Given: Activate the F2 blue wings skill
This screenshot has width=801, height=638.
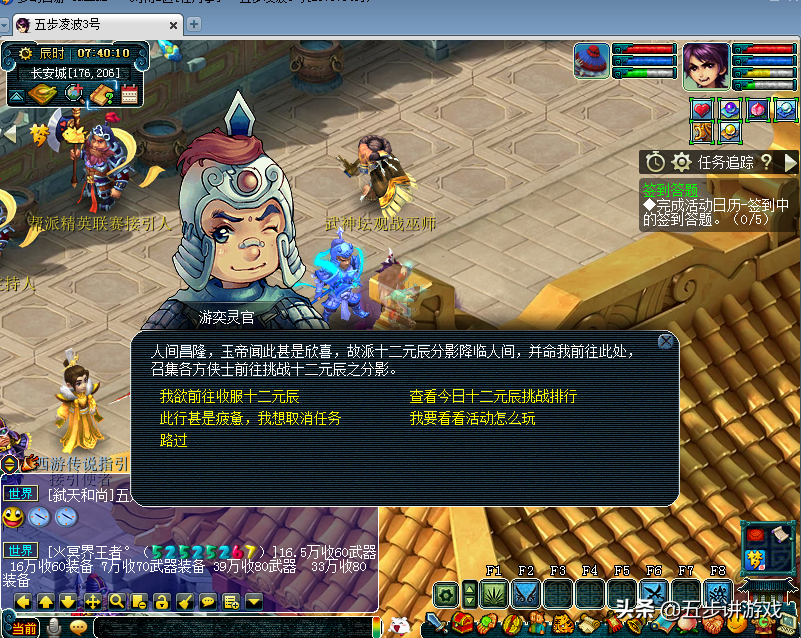Looking at the screenshot, I should (x=525, y=594).
